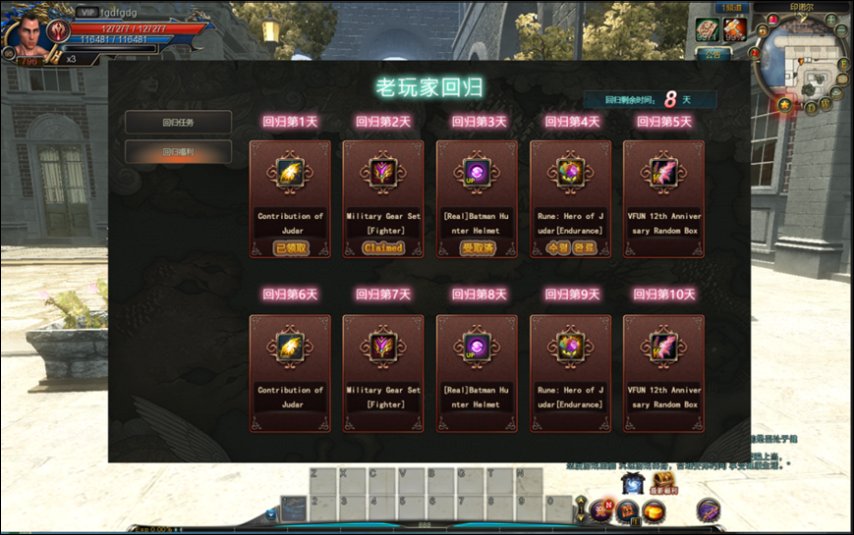The height and width of the screenshot is (535, 854).
Task: View the day 10 VFUN Anniversary Random Box
Action: pyautogui.click(x=663, y=348)
